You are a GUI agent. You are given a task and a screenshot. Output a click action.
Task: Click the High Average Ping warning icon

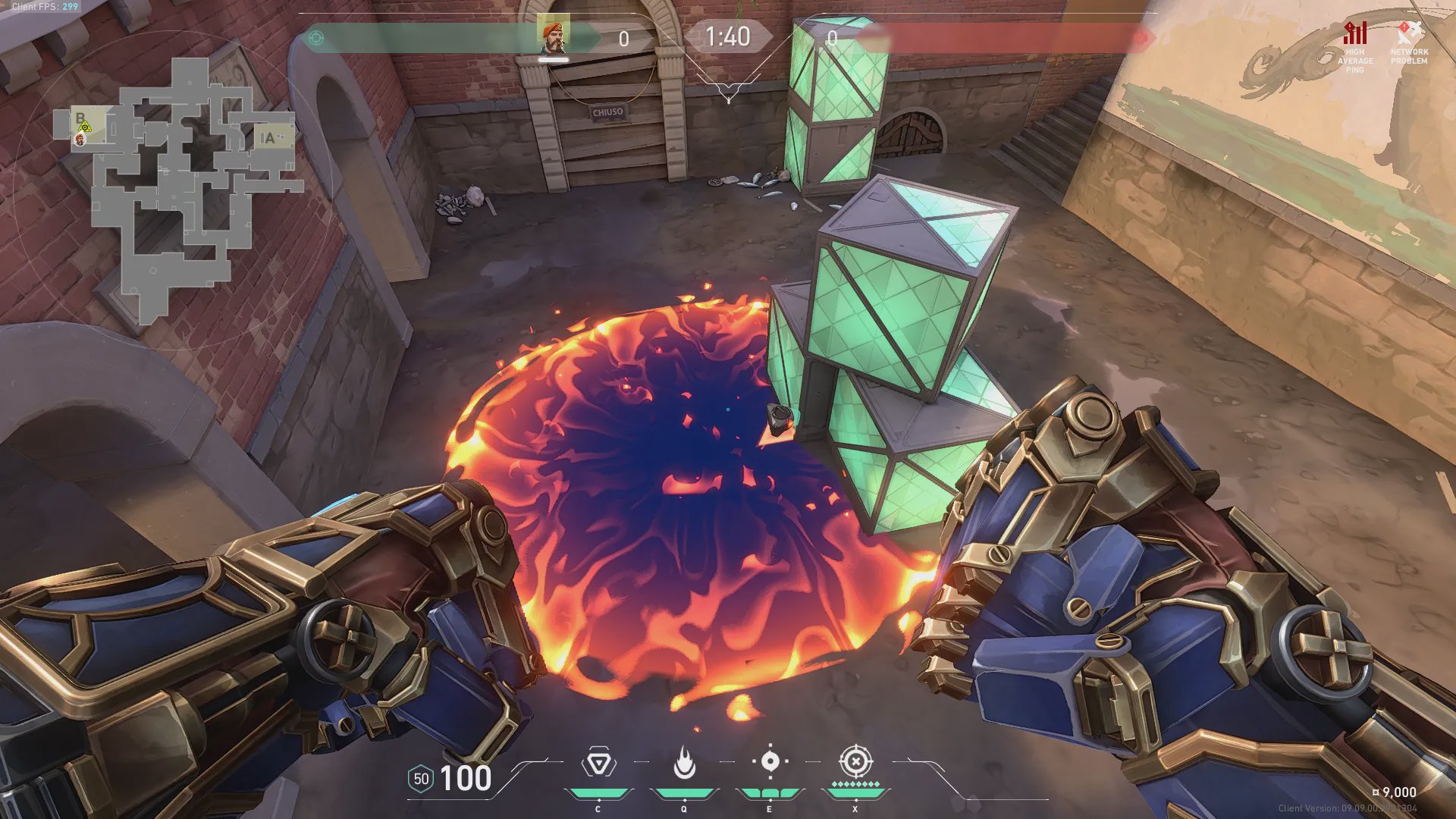click(x=1355, y=34)
